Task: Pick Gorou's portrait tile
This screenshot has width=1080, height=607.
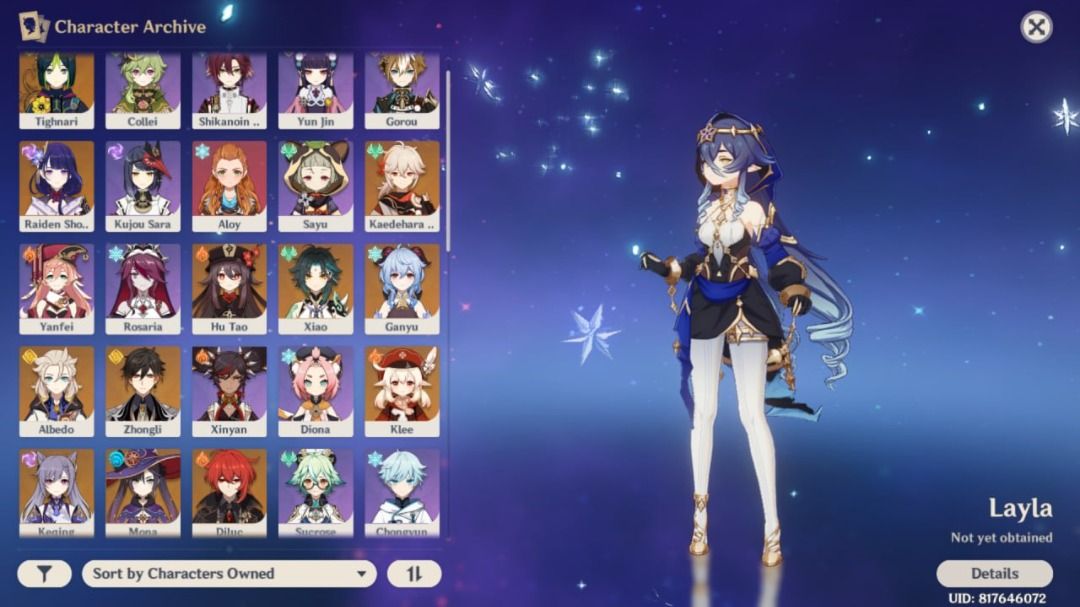Action: (x=402, y=89)
